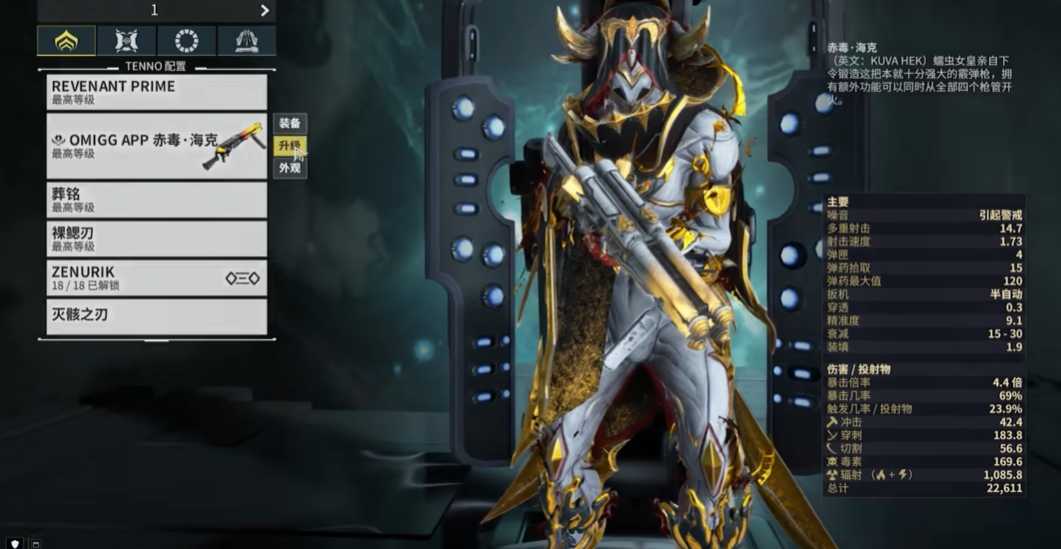Click the small window icon beside the shield

click(35, 543)
